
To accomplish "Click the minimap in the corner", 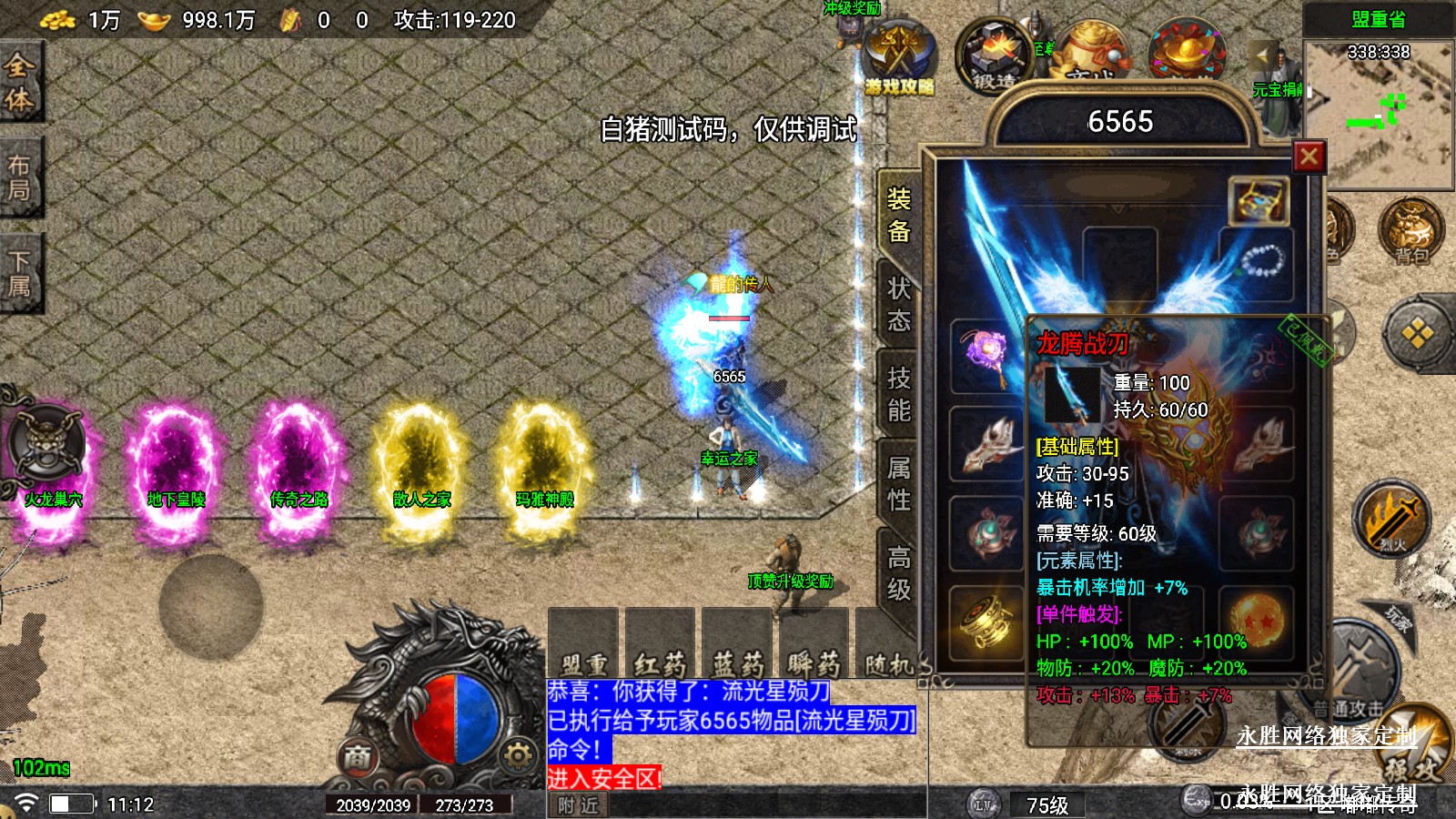I will click(1378, 114).
